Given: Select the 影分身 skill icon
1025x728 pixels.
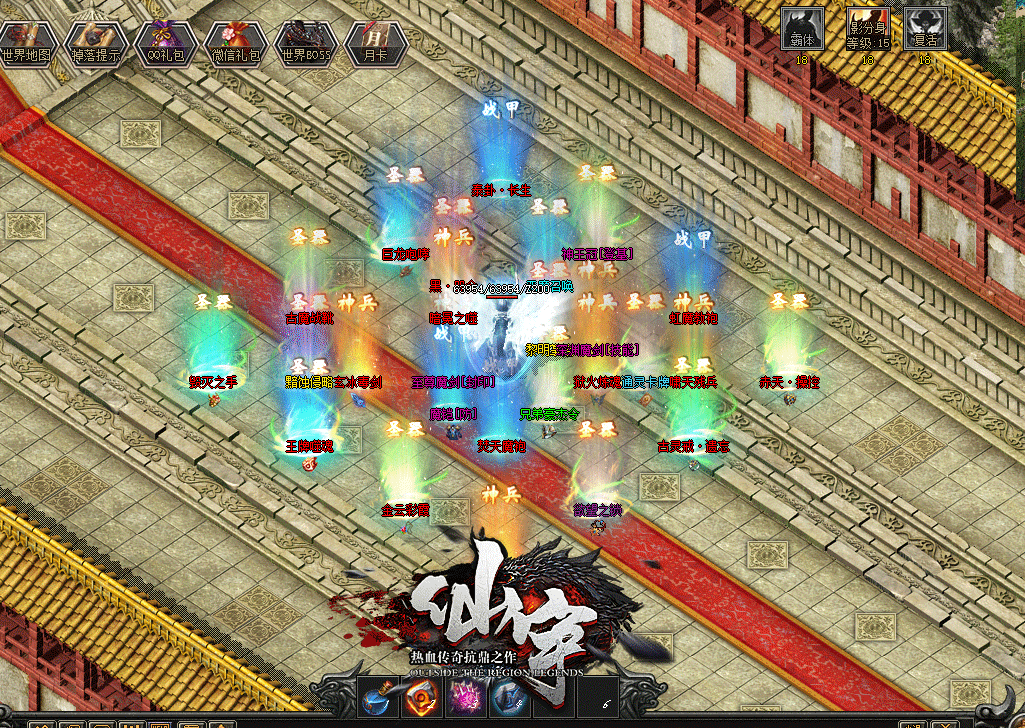Looking at the screenshot, I should [867, 30].
